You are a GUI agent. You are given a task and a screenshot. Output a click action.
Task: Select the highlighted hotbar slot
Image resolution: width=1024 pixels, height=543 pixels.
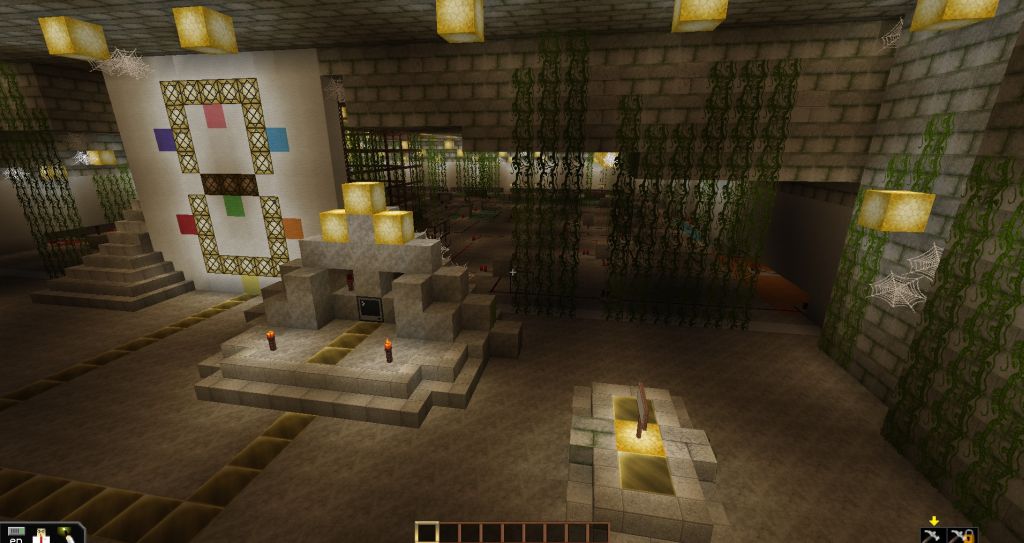pos(427,532)
